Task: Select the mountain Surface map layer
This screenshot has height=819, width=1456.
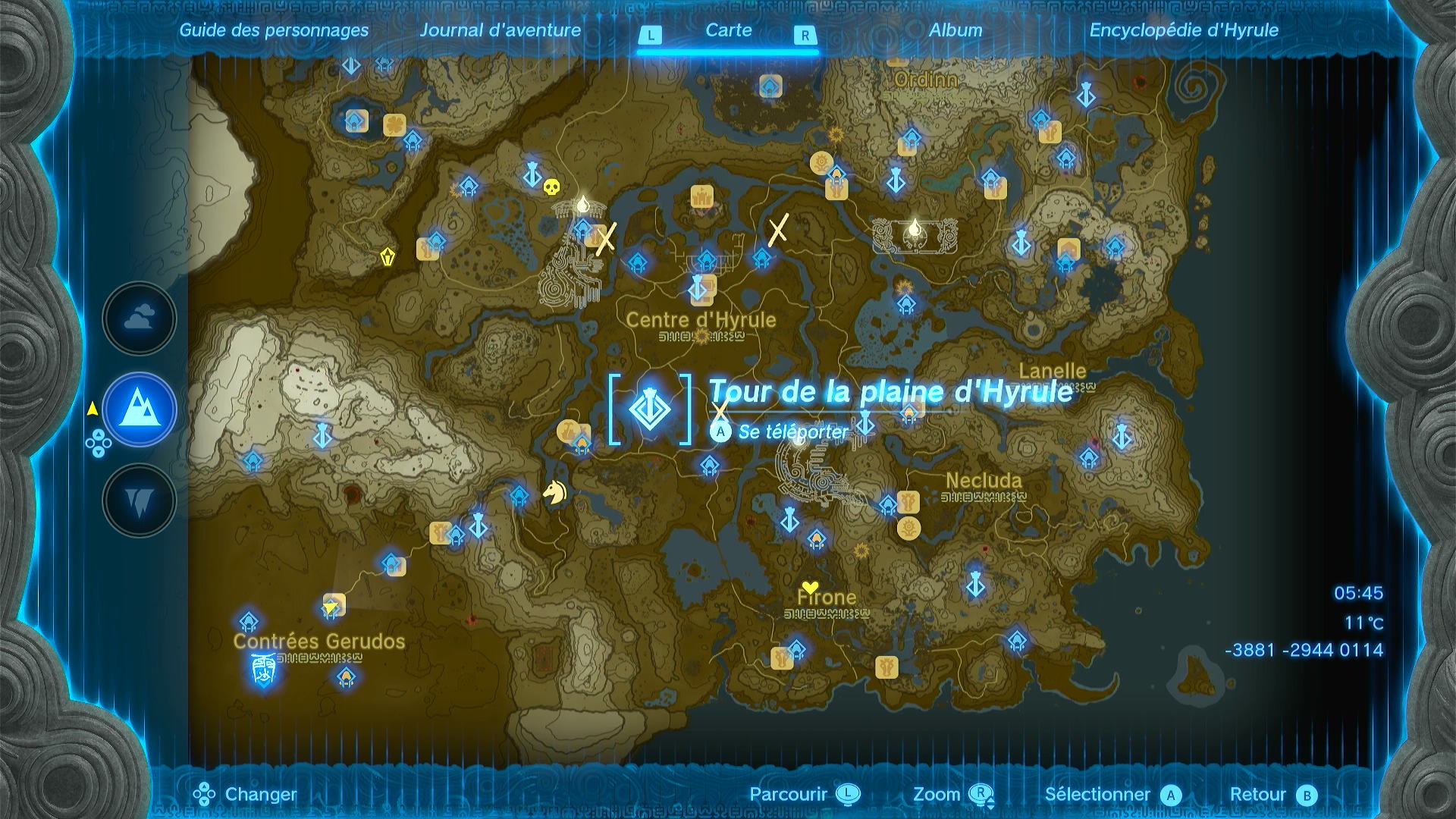Action: 139,409
